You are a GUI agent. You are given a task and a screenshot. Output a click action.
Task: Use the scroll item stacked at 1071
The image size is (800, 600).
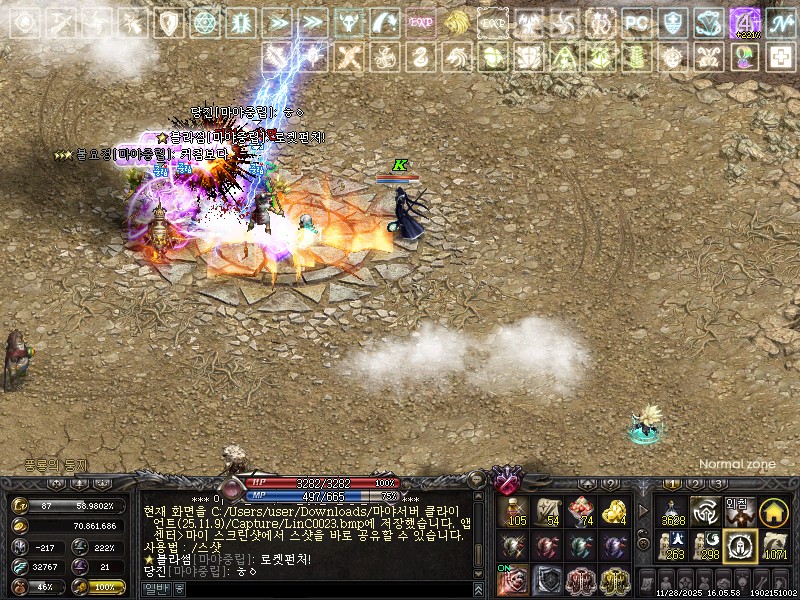pyautogui.click(x=772, y=547)
